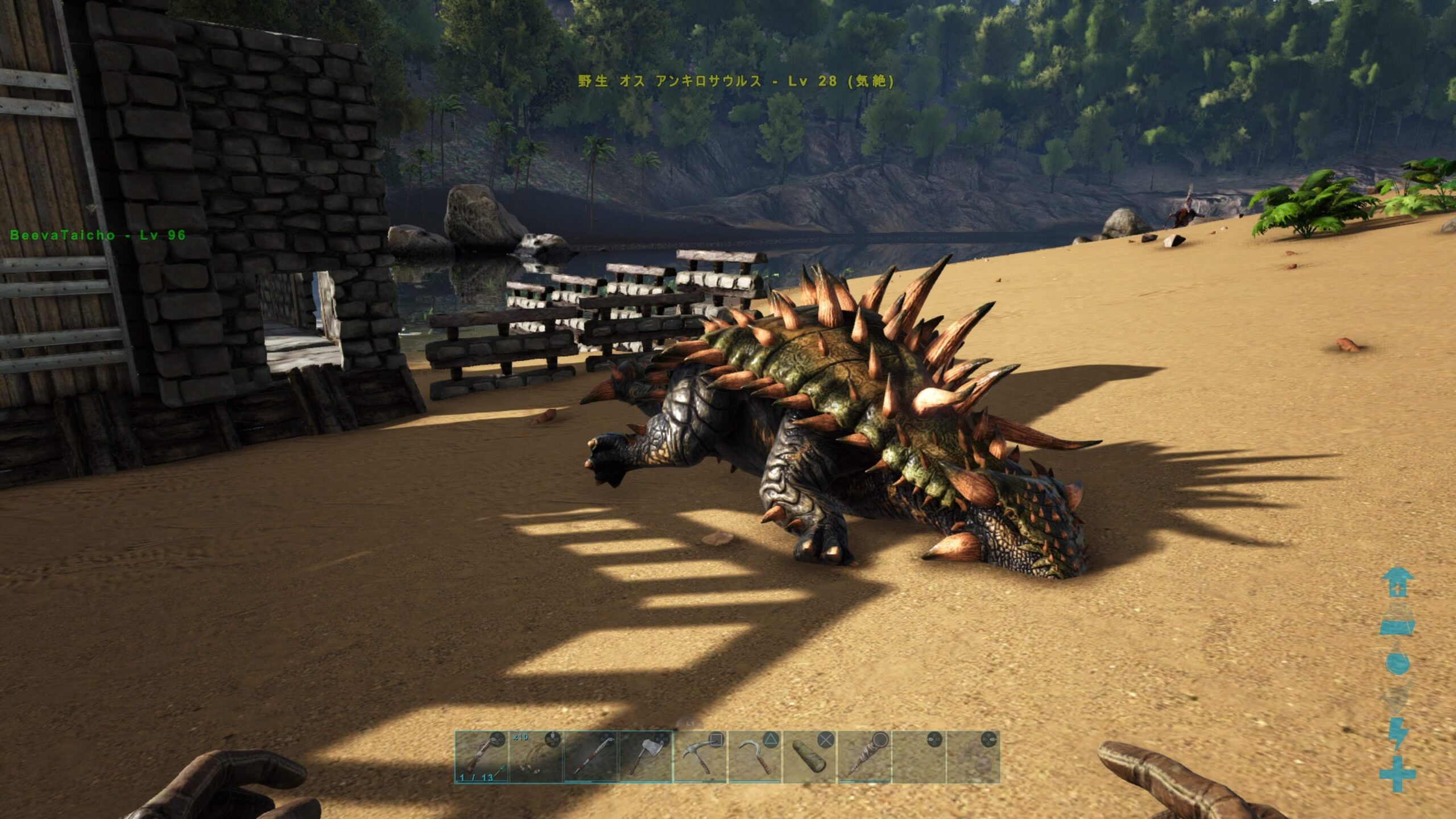Pick the sickle hotbar slot
Screen dimensions: 1456x819
click(x=755, y=757)
